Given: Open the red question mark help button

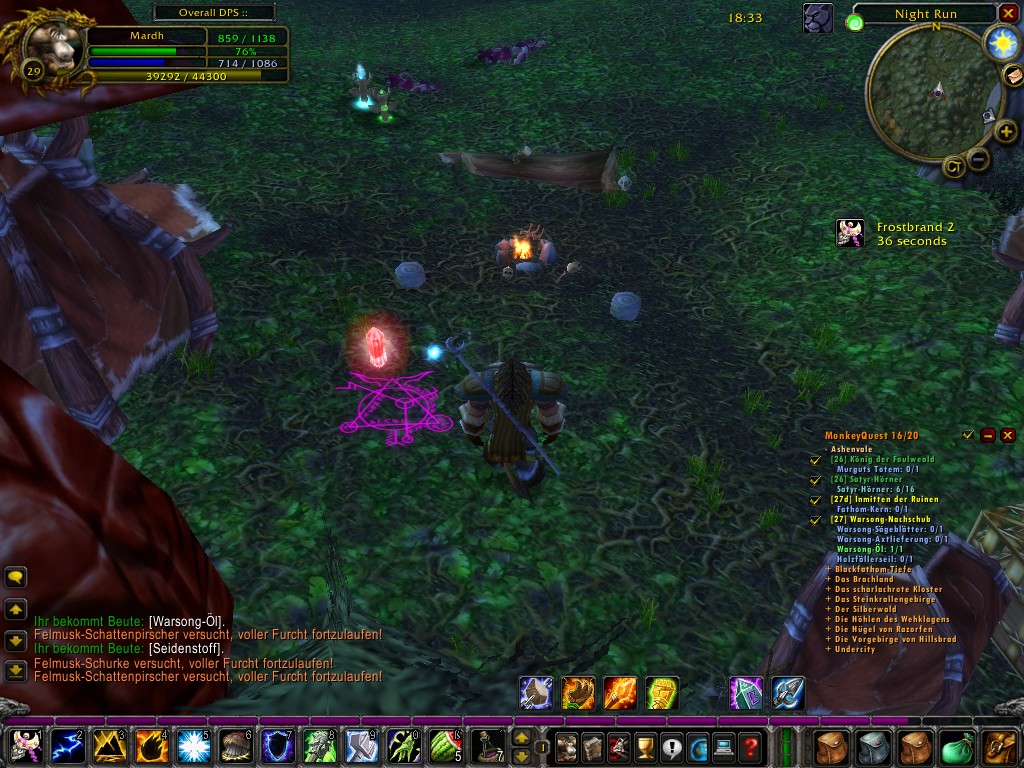Looking at the screenshot, I should point(750,746).
